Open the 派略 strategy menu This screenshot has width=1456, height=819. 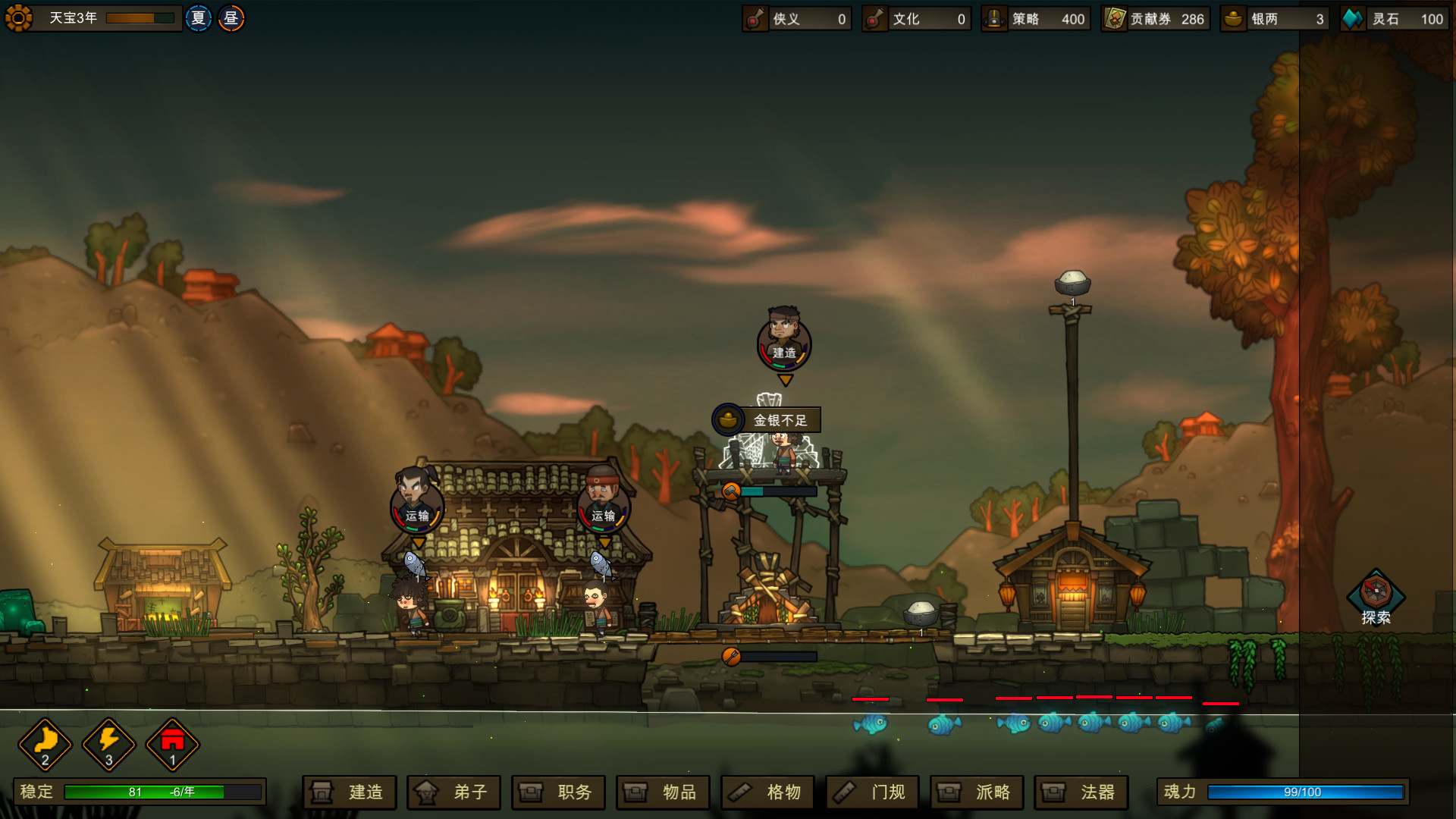tap(977, 792)
